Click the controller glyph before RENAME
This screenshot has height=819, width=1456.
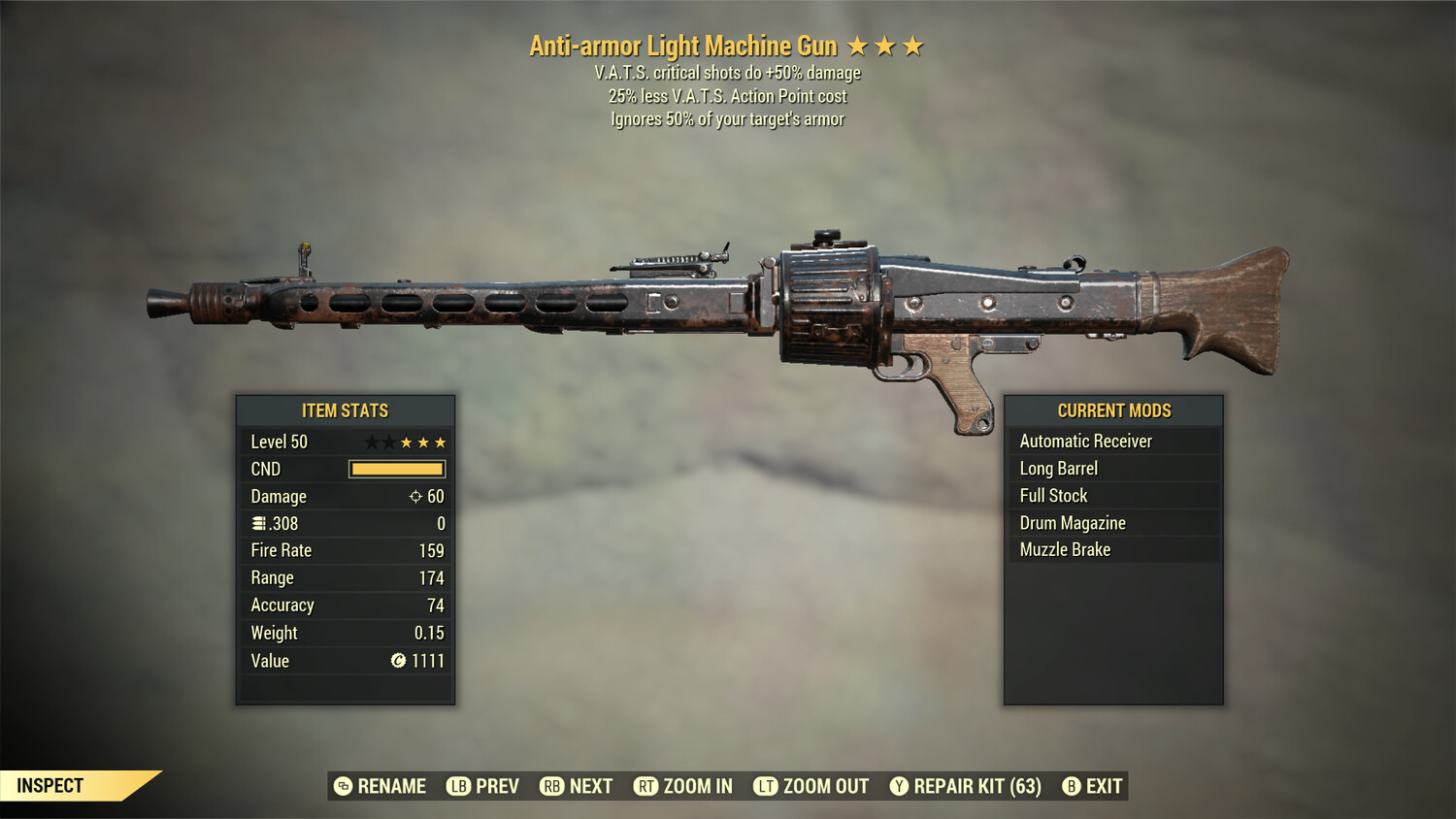coord(342,786)
